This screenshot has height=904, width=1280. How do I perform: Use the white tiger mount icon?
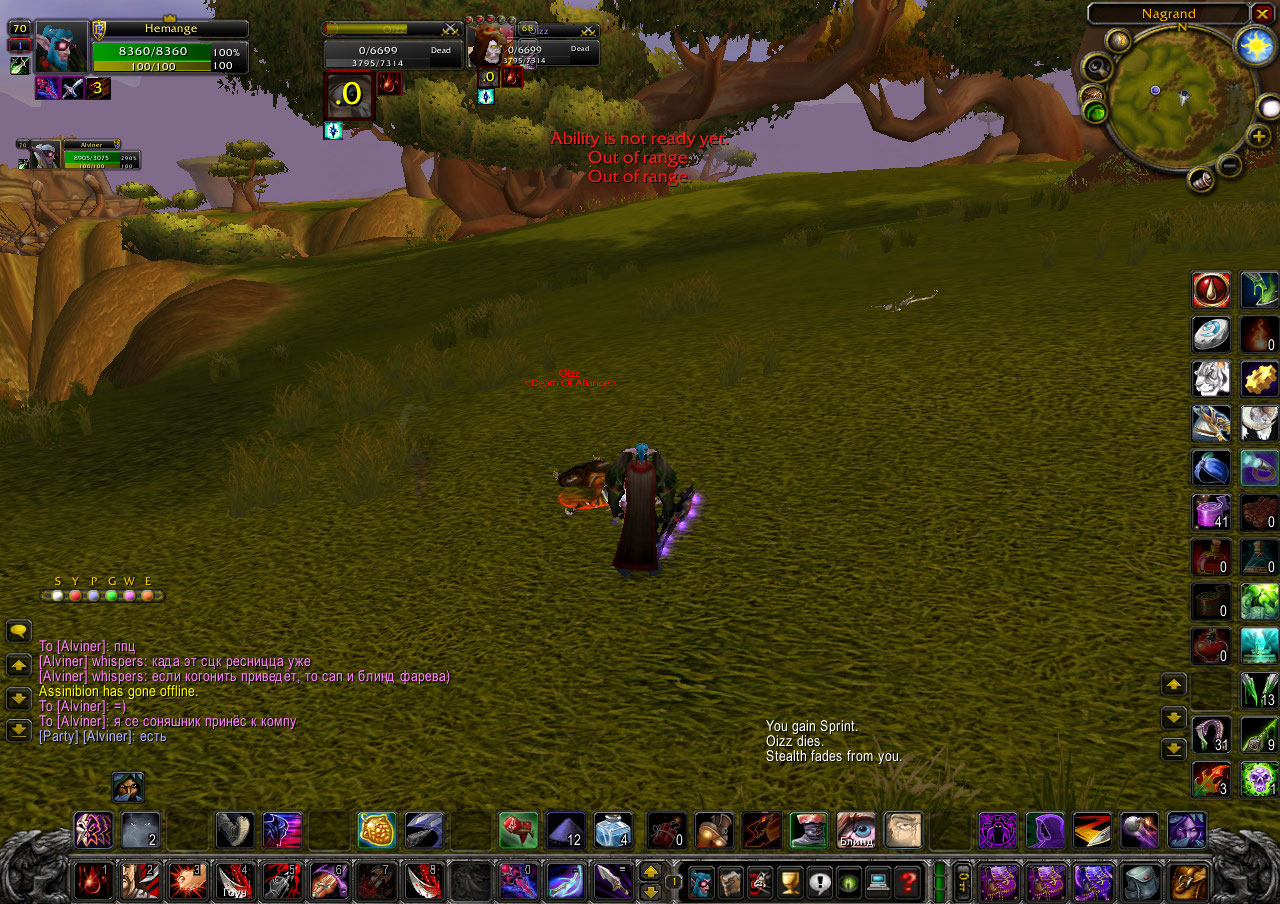(1211, 379)
